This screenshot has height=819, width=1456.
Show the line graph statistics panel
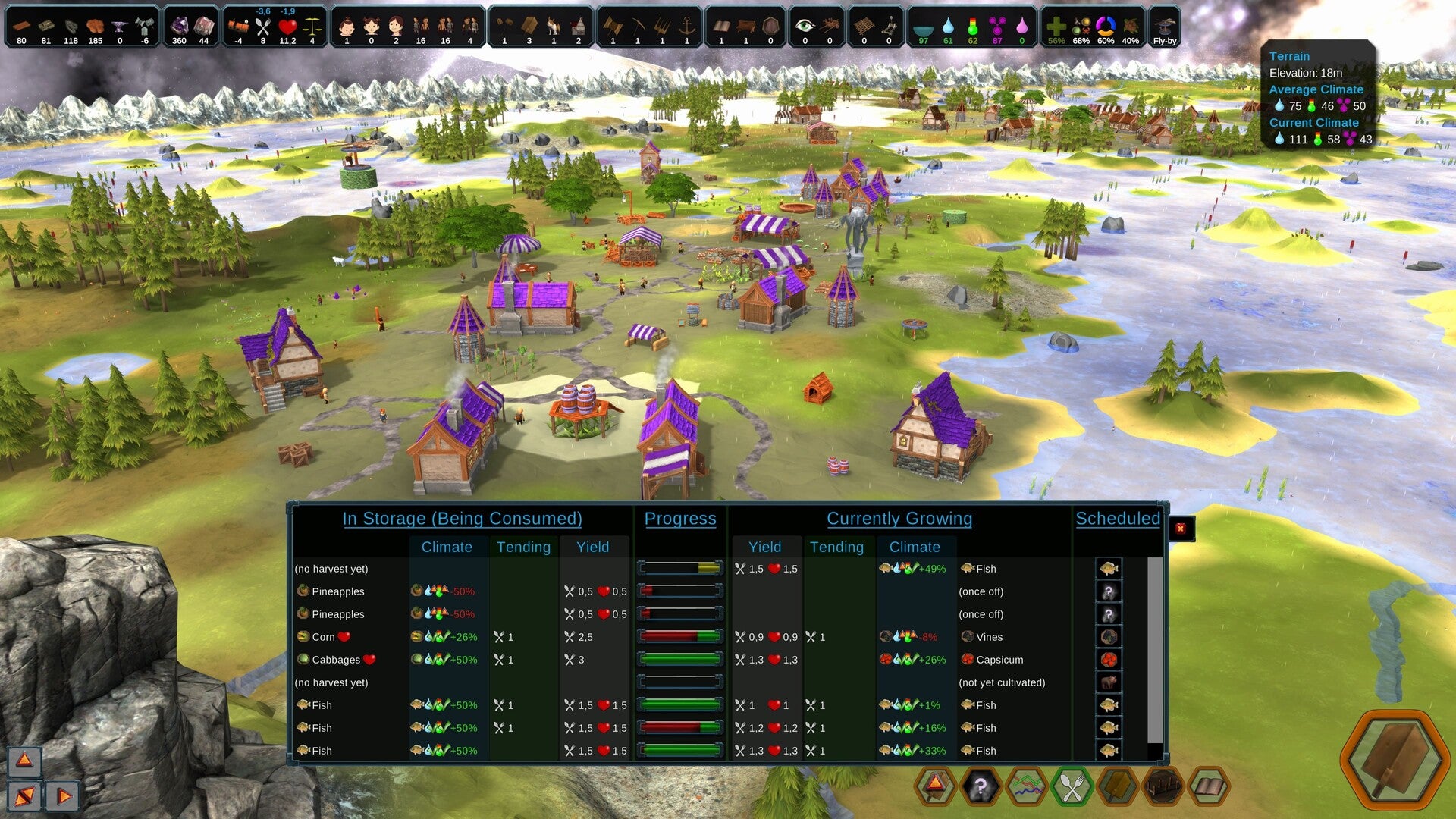point(1026,787)
